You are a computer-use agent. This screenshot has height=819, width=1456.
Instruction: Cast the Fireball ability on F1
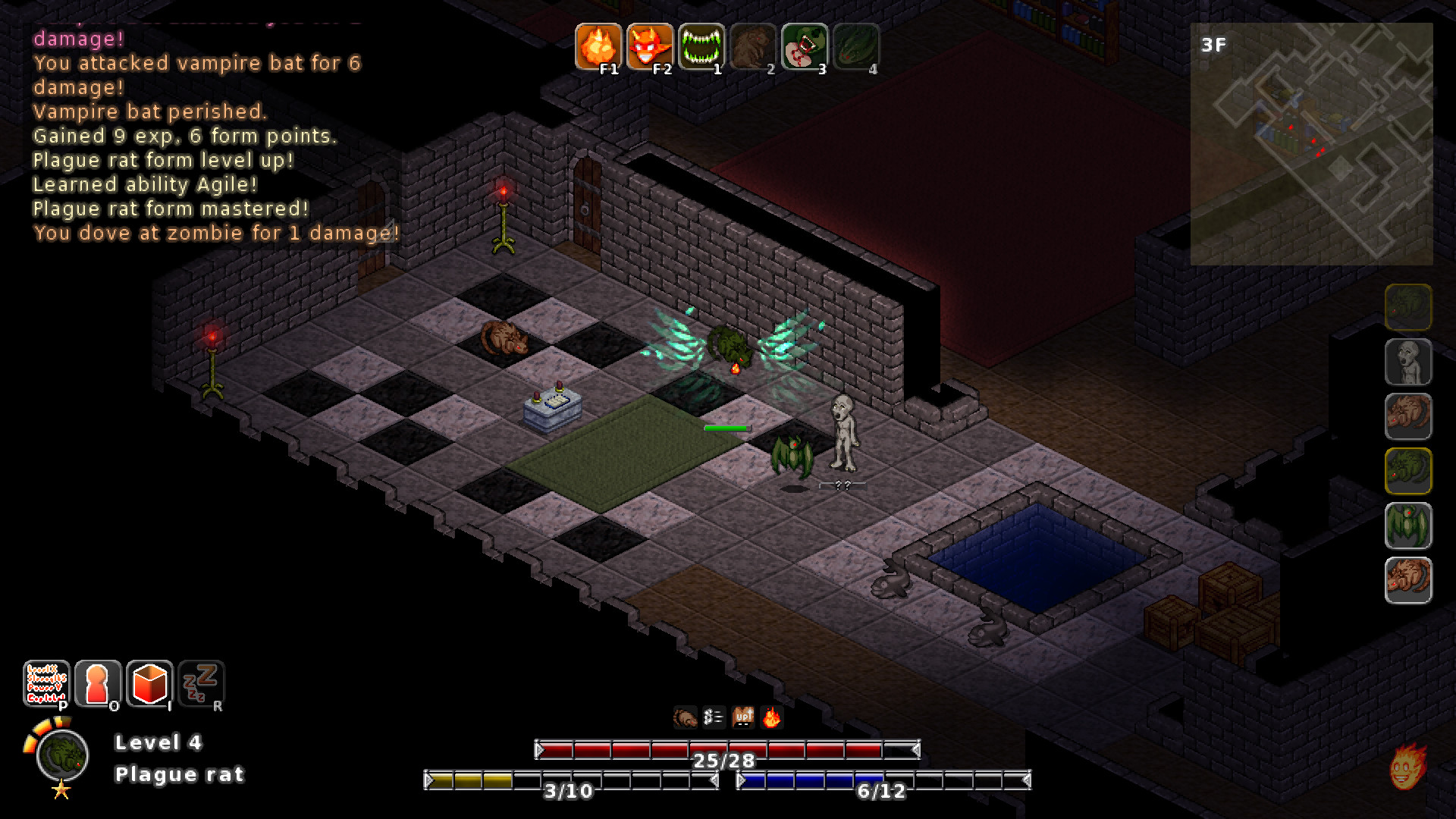tap(601, 45)
